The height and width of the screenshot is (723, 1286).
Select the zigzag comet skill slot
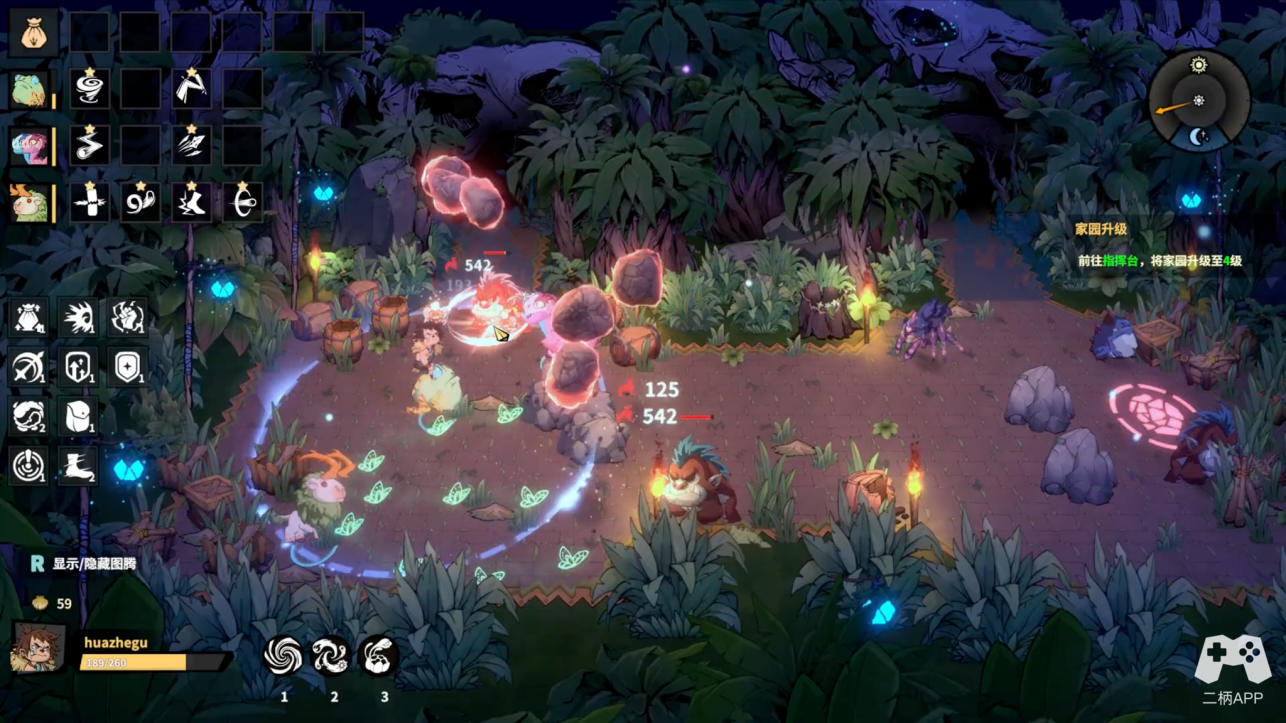(x=90, y=146)
